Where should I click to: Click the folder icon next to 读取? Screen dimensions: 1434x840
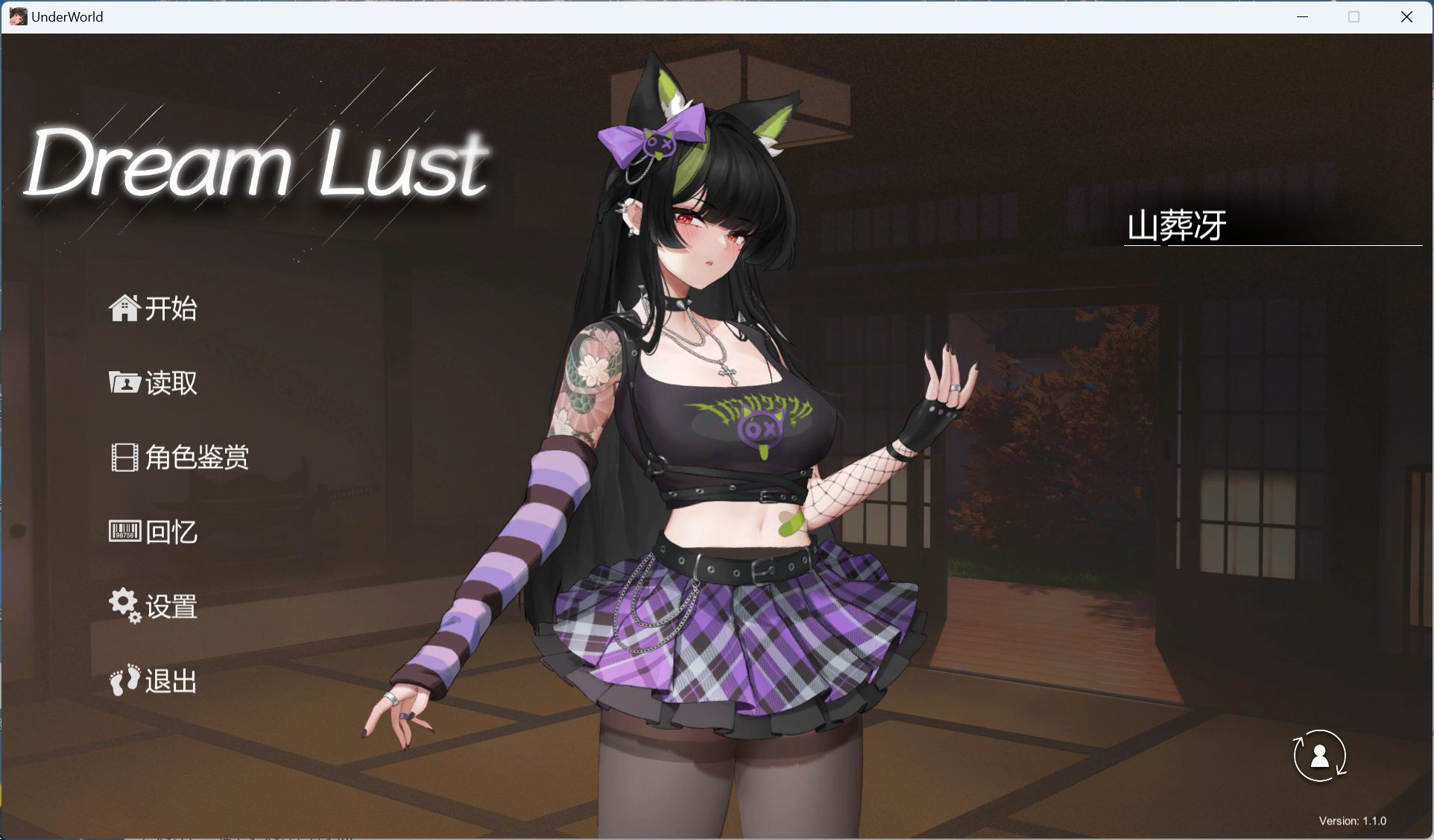(124, 382)
